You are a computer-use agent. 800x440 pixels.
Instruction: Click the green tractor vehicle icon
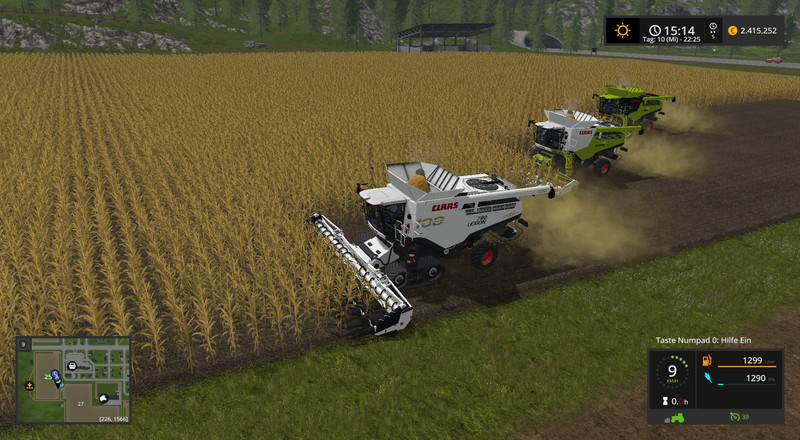tap(676, 416)
